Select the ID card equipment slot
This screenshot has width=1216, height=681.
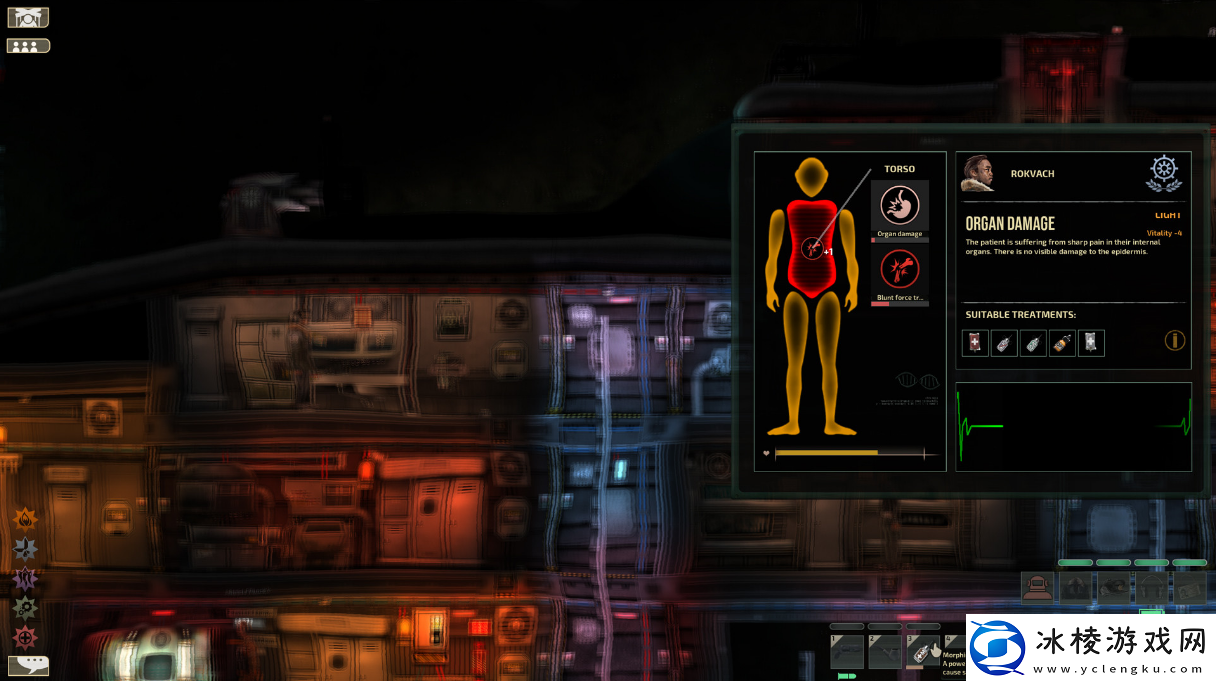pyautogui.click(x=1190, y=588)
